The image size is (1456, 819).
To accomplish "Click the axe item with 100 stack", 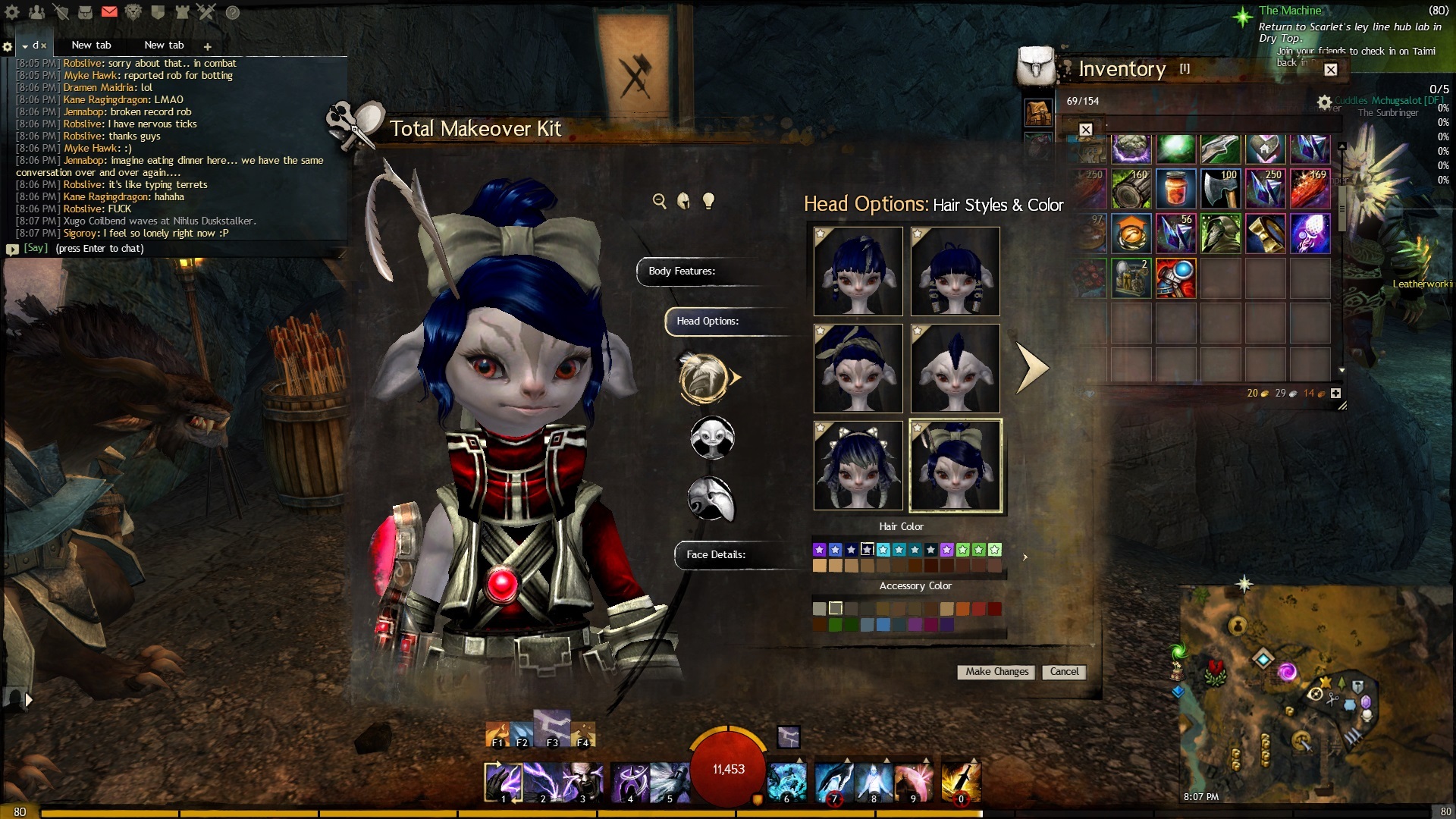I will pos(1220,189).
